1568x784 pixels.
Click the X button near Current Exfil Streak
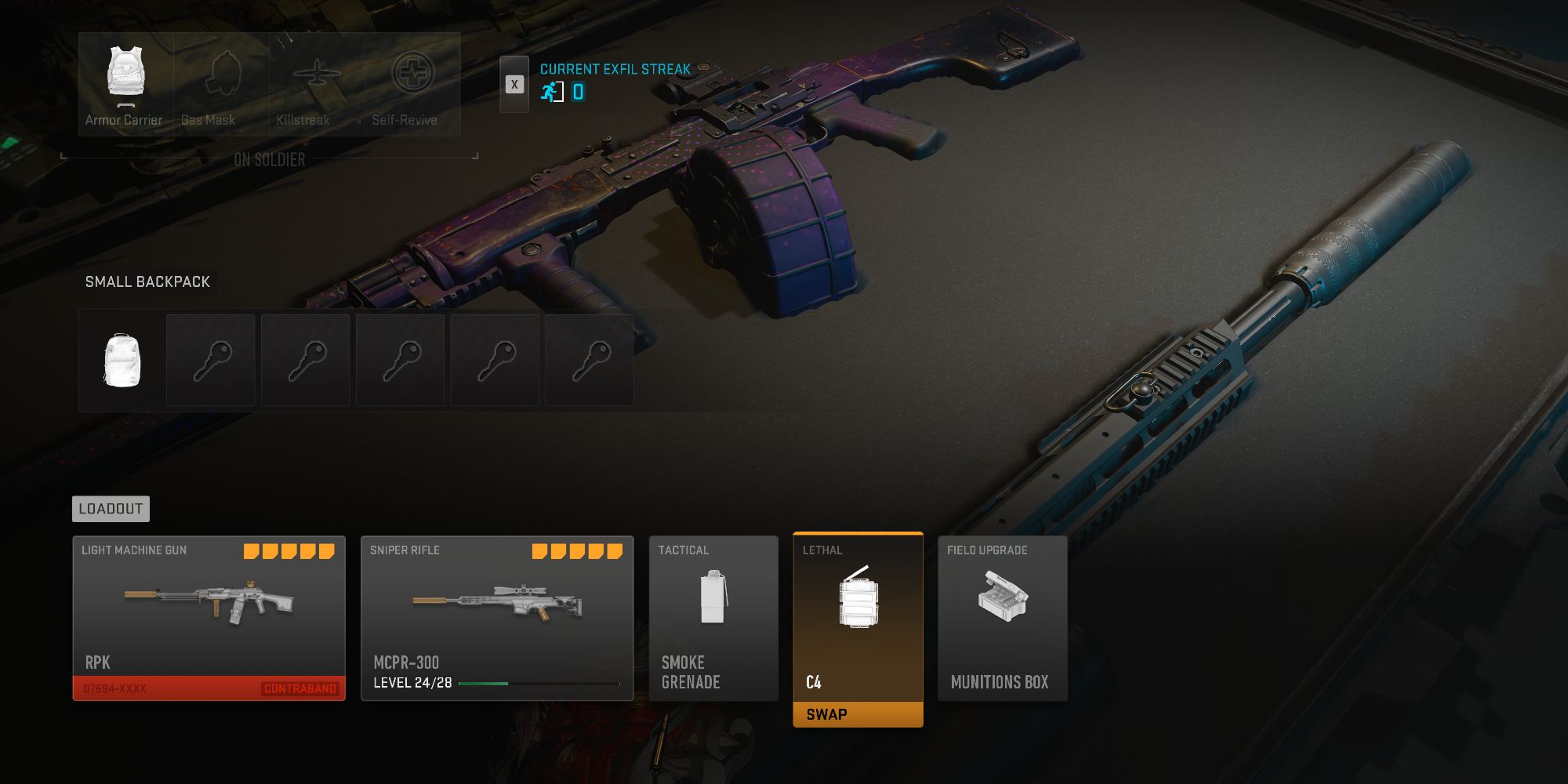514,85
